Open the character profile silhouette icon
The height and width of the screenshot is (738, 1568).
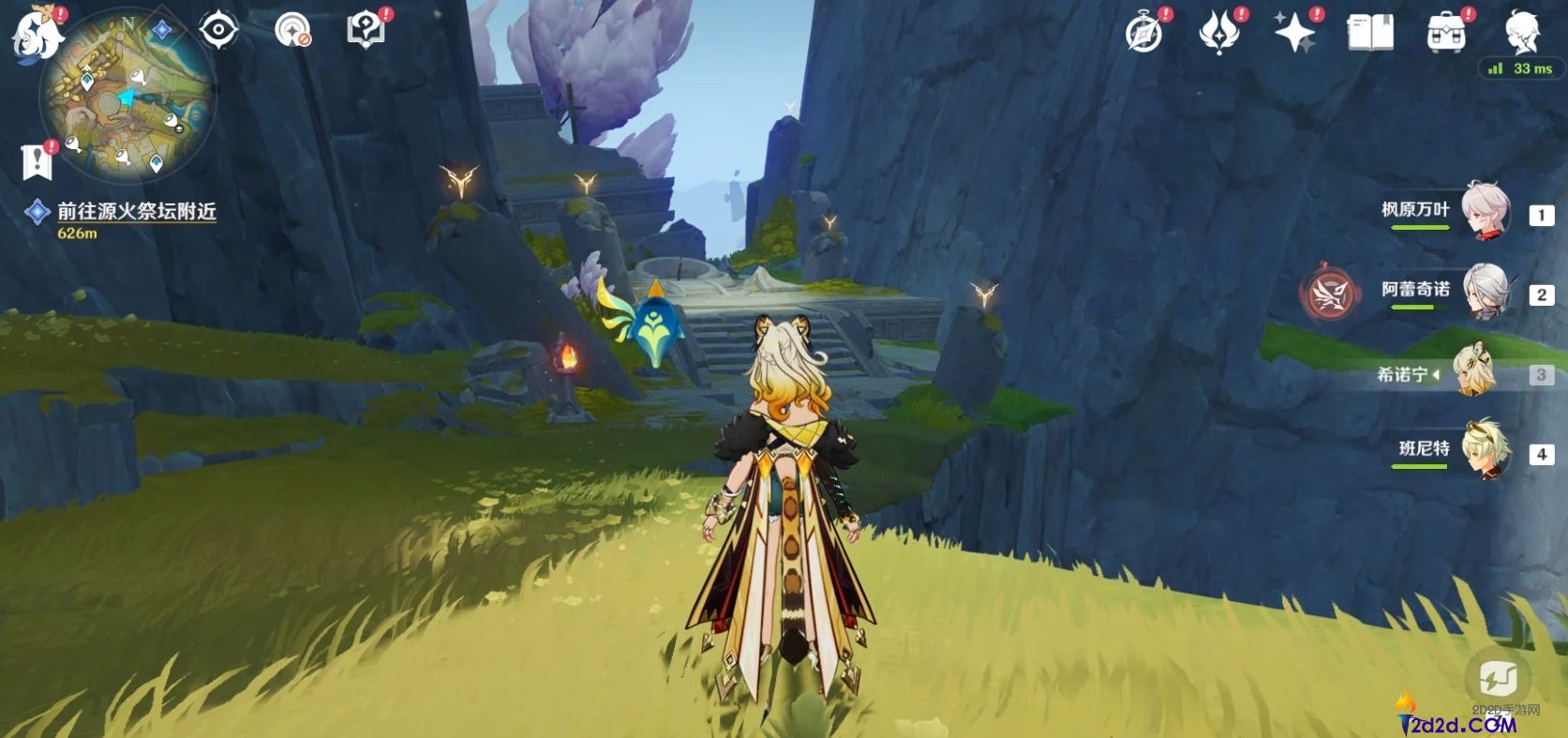pos(1521,34)
